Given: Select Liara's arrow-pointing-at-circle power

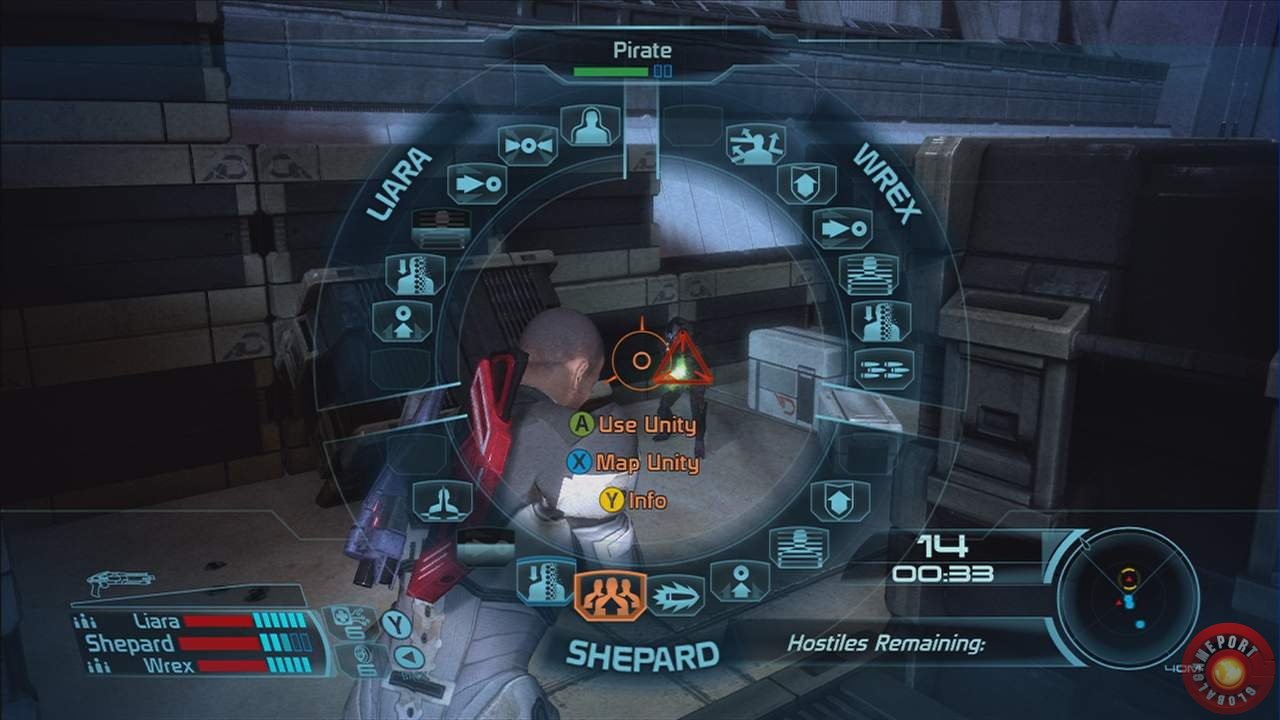Looking at the screenshot, I should [477, 184].
